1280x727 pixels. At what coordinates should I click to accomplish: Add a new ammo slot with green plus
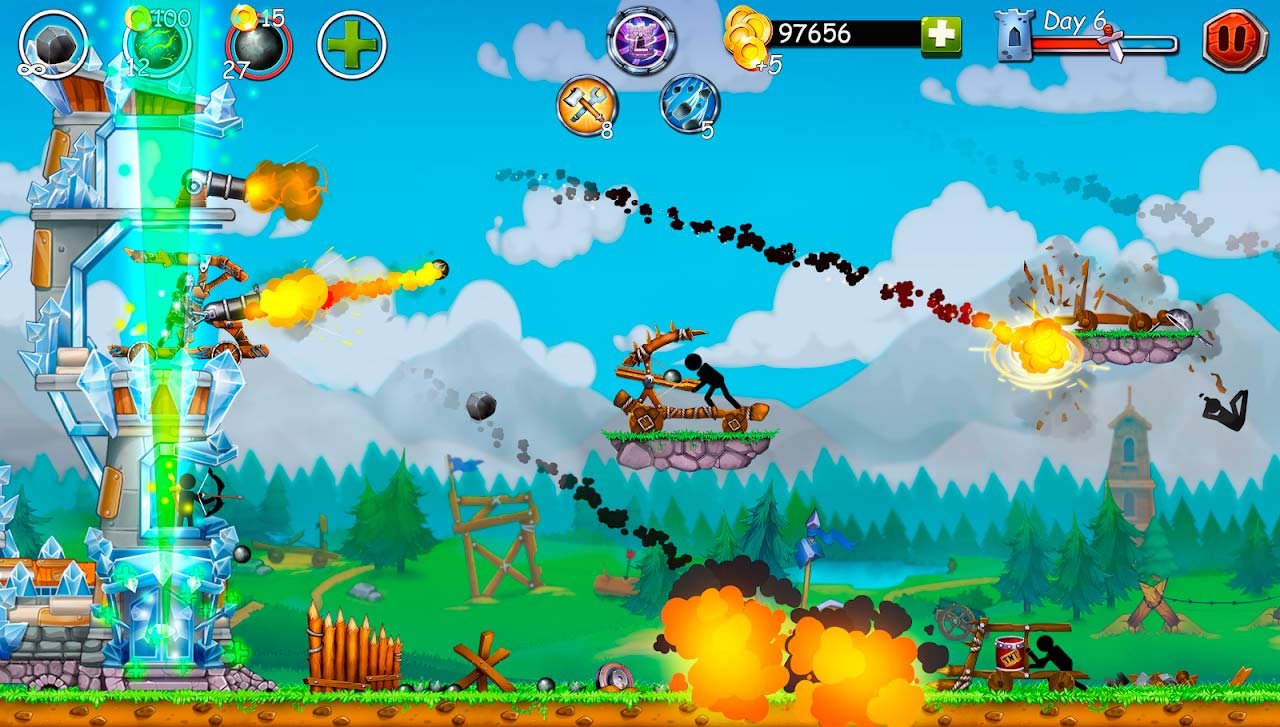(x=352, y=45)
